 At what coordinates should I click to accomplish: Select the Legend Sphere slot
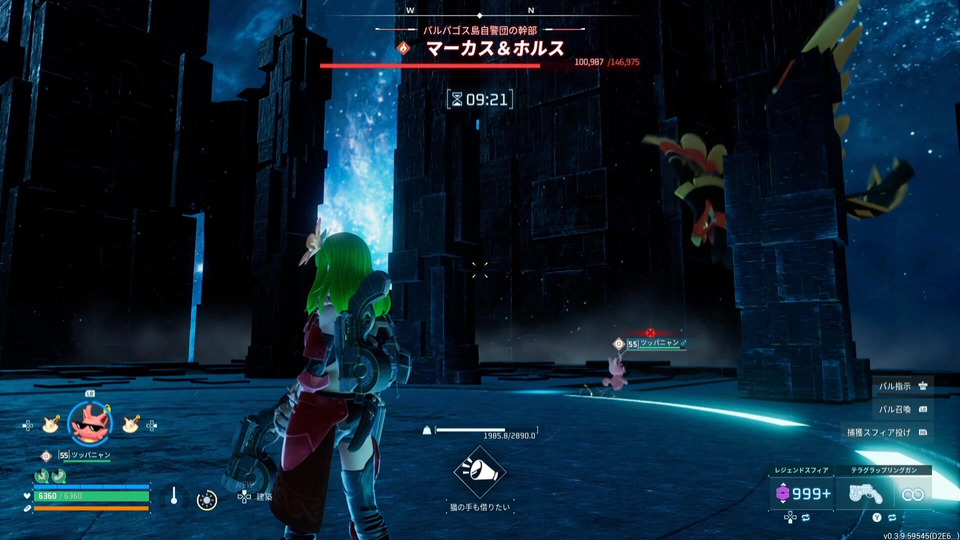tap(802, 493)
